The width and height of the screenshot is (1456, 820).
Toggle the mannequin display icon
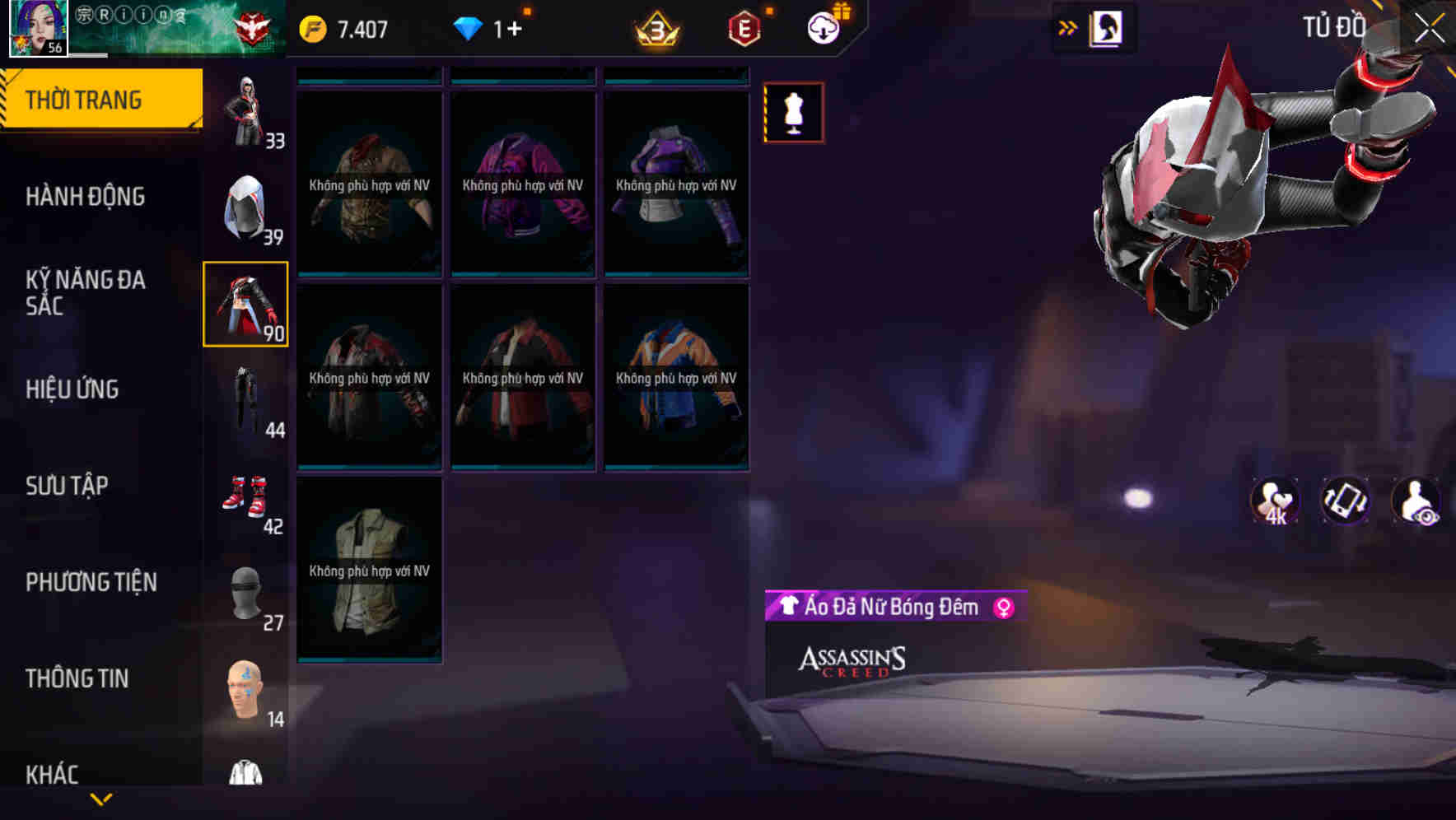pyautogui.click(x=794, y=113)
